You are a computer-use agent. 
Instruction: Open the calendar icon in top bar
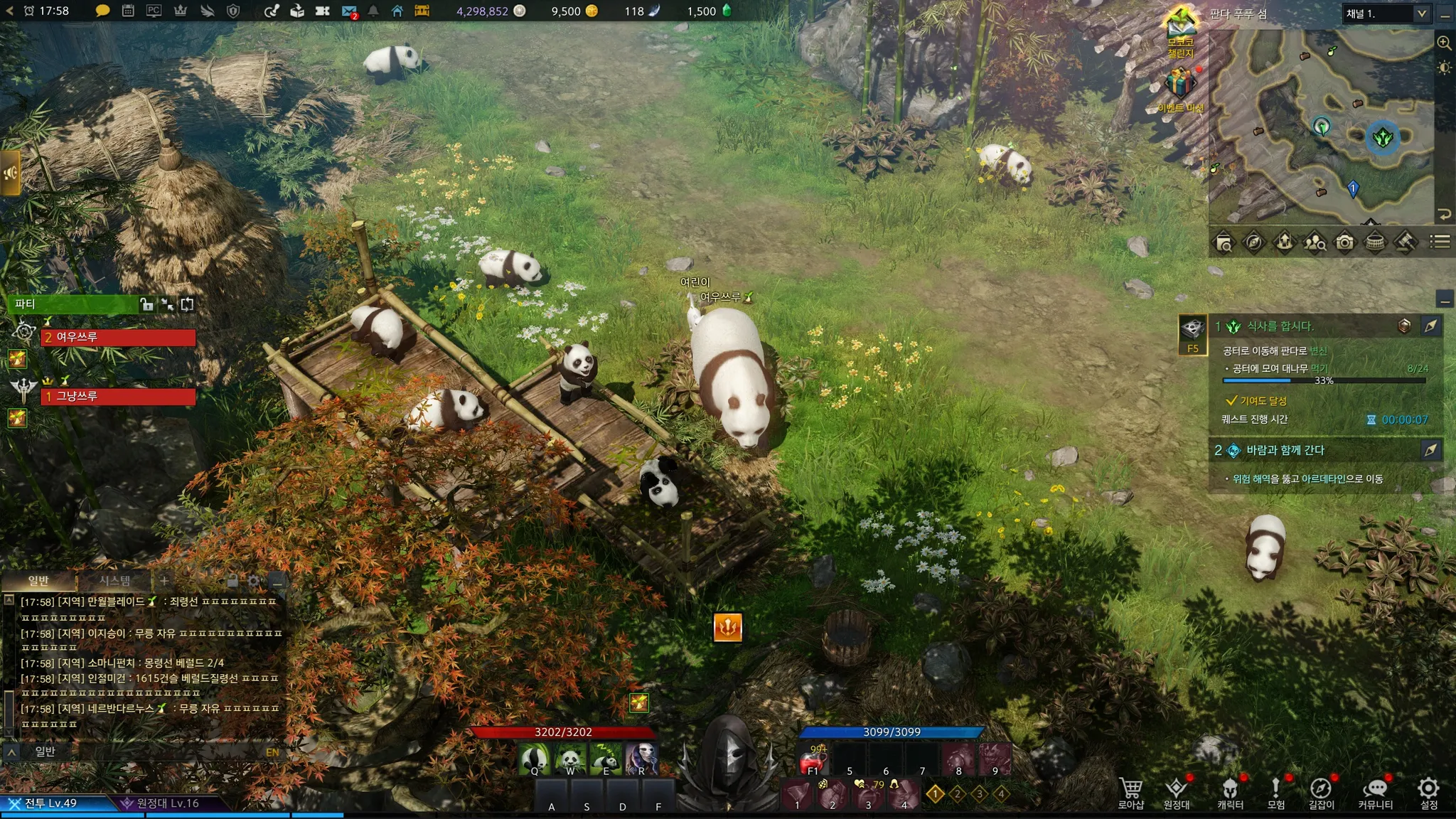(128, 11)
